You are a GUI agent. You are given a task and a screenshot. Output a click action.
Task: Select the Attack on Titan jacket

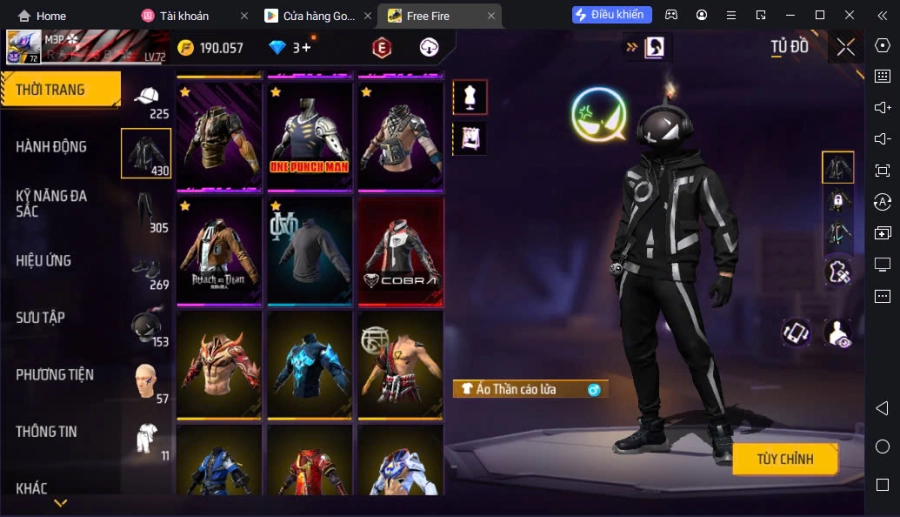click(220, 250)
